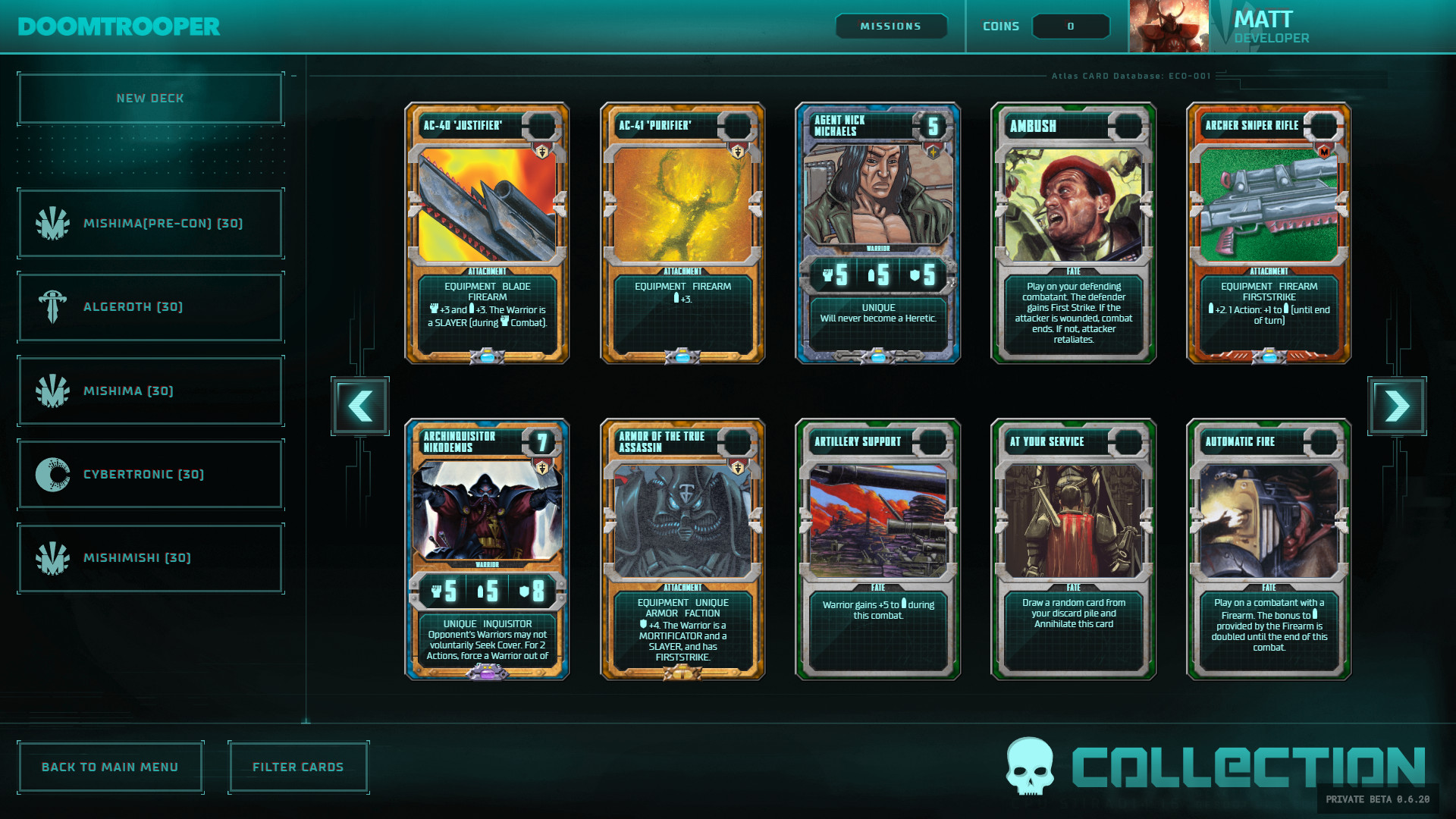View the Automatic Fire card

[x=1268, y=550]
